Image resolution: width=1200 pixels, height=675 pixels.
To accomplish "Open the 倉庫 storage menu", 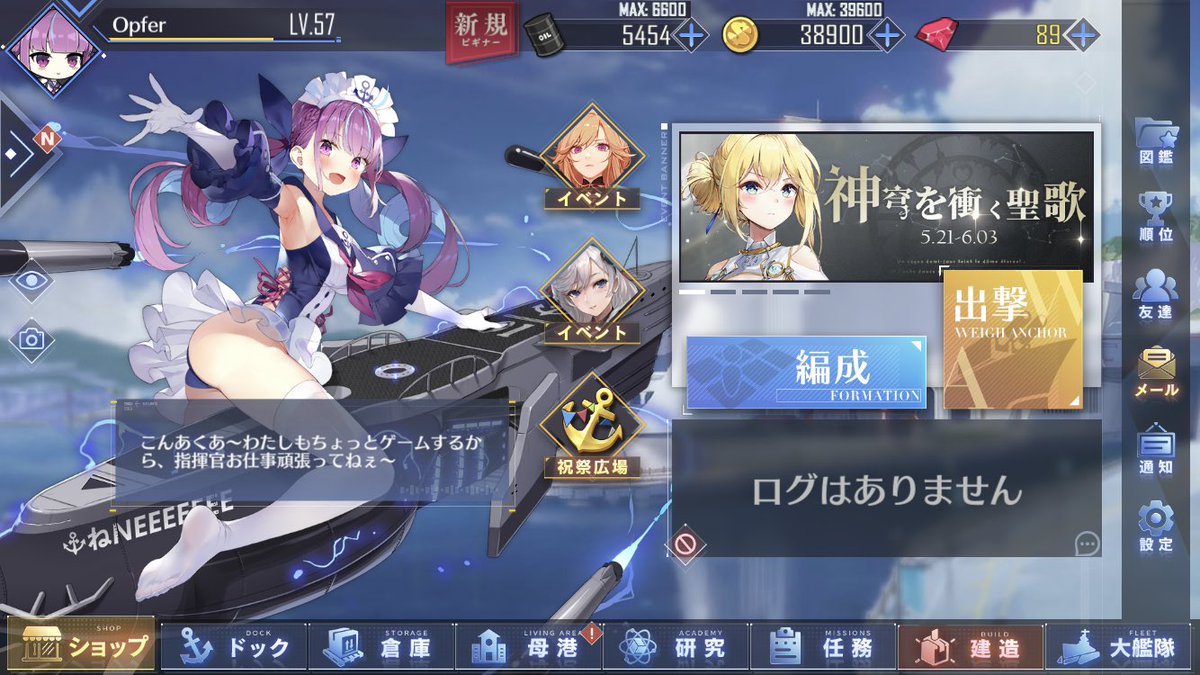I will click(x=380, y=647).
